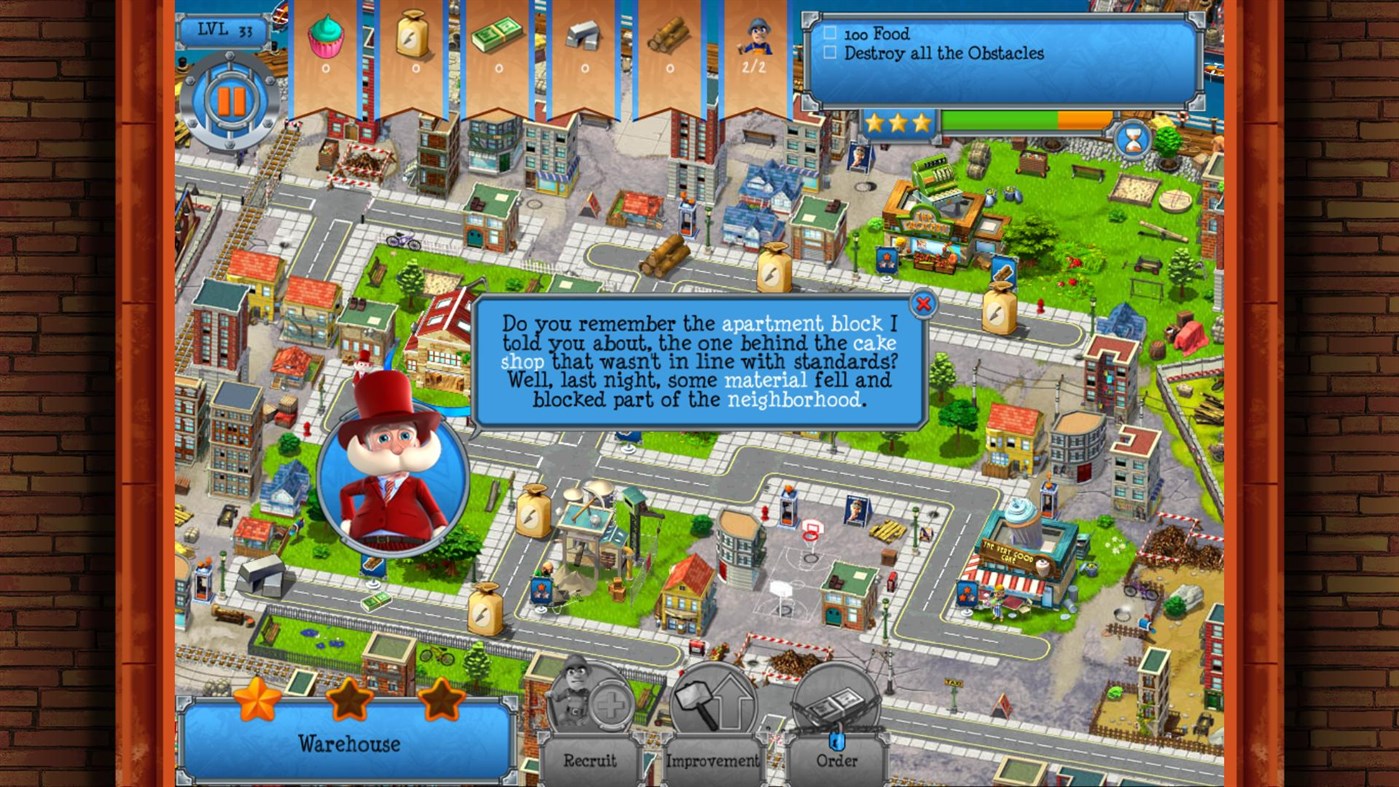Check the 100 Food objective checkbox
This screenshot has height=787, width=1399.
click(x=831, y=34)
